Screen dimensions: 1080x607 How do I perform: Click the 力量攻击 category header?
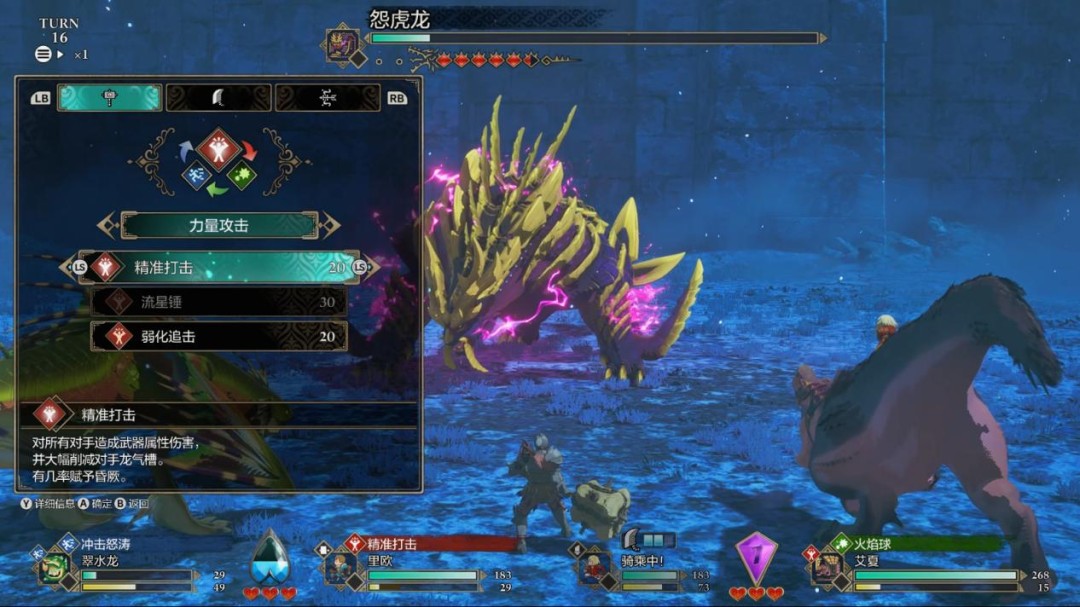click(219, 226)
